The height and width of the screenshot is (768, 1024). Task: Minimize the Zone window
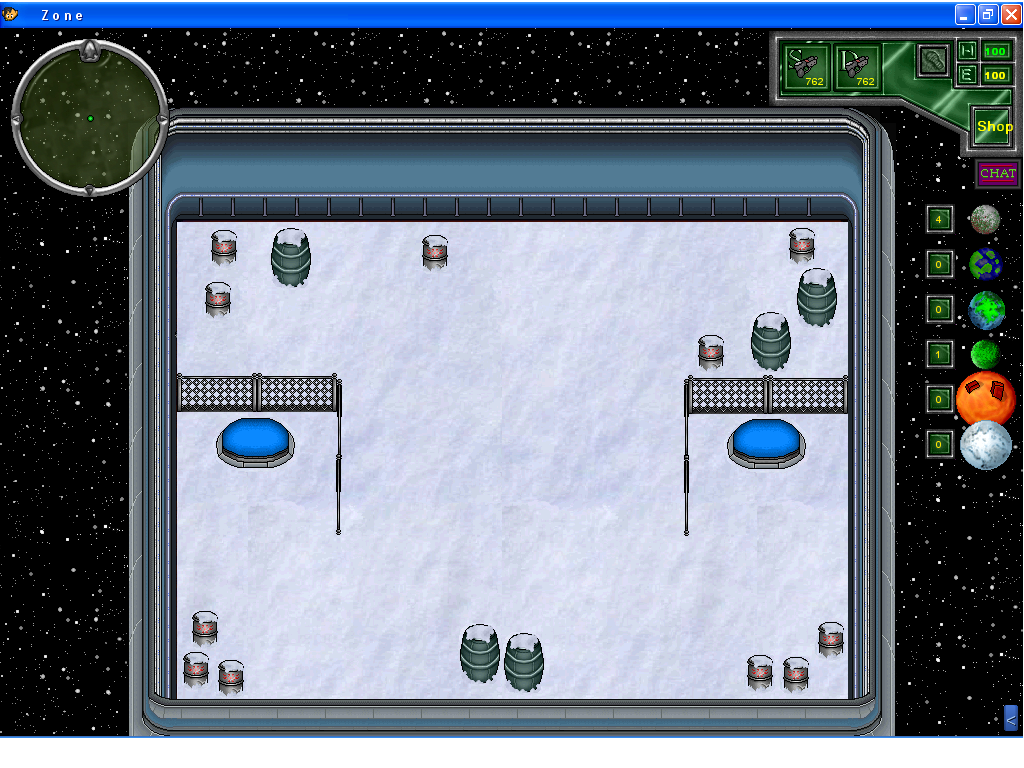(965, 14)
